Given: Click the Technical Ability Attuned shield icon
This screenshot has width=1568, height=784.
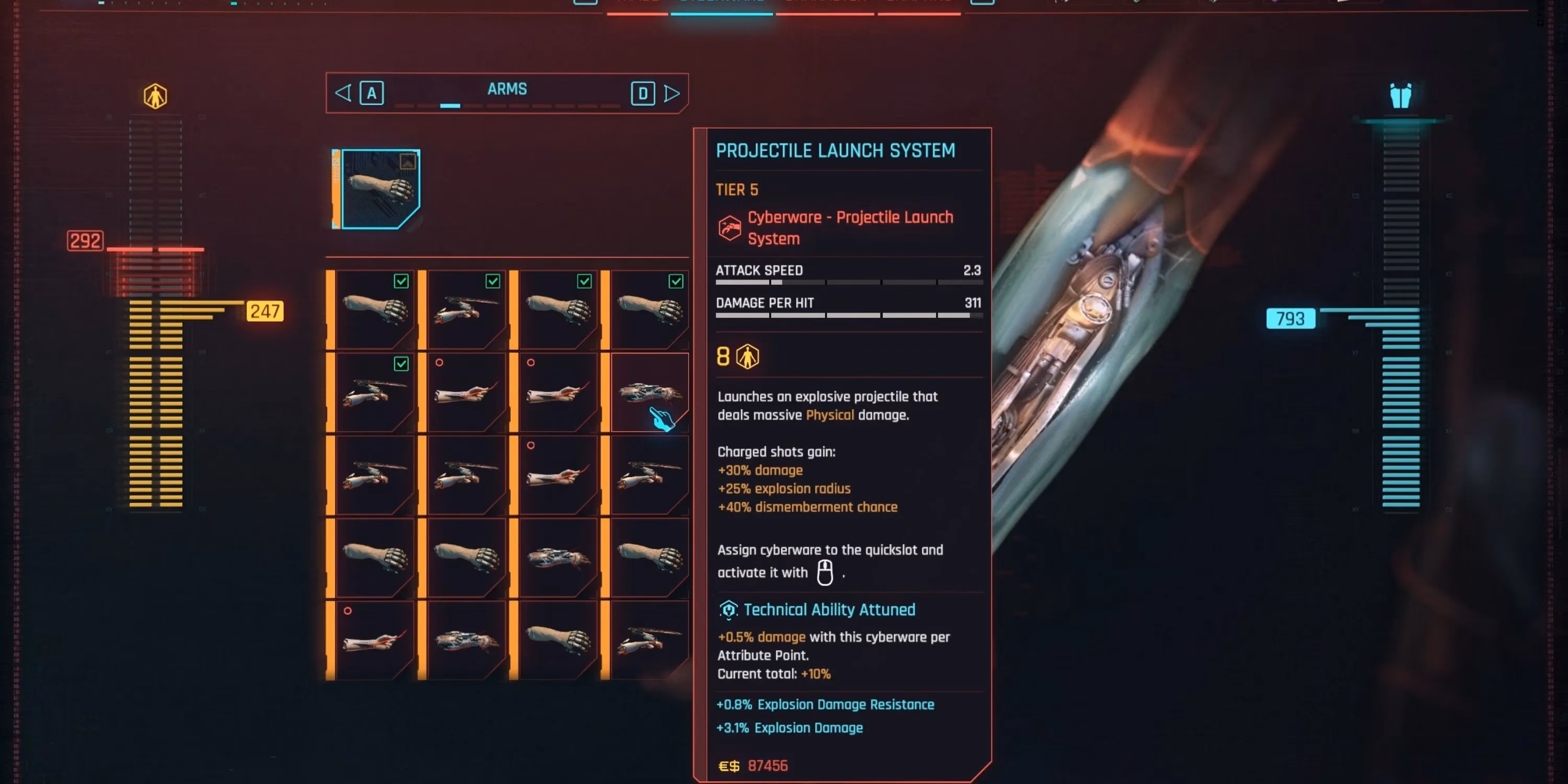Looking at the screenshot, I should click(728, 609).
